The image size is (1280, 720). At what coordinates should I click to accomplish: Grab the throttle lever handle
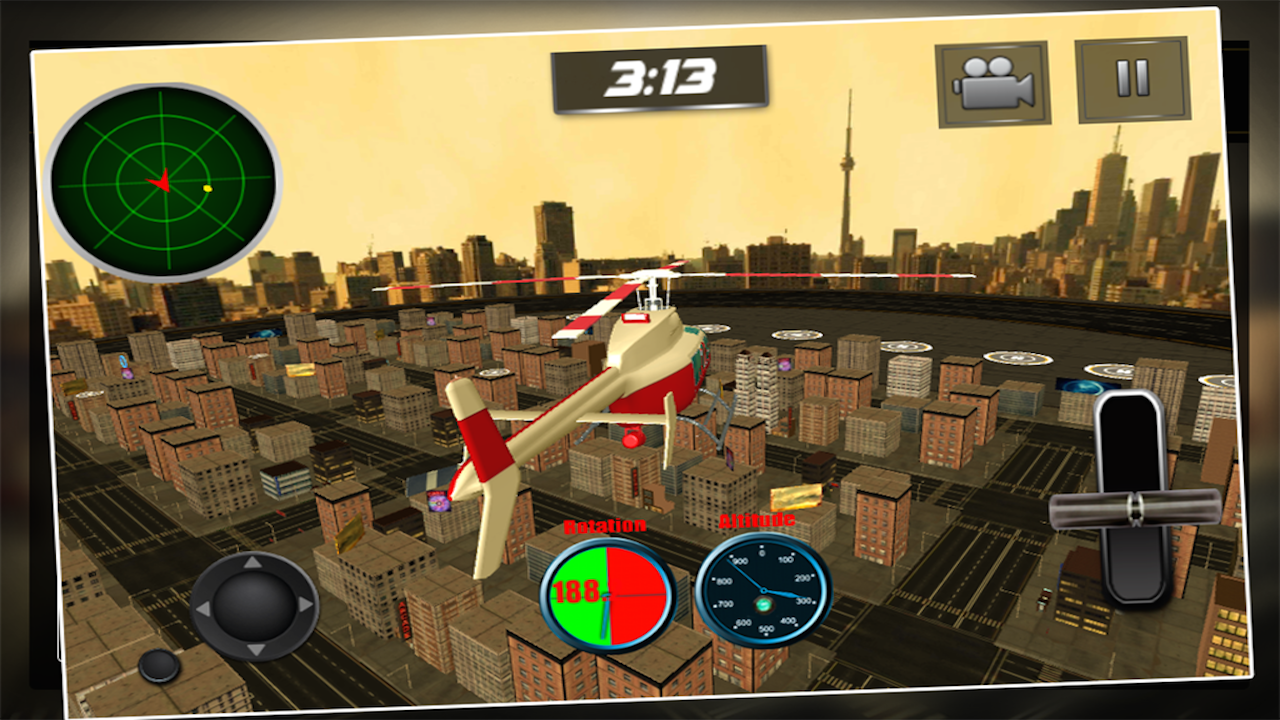click(x=1135, y=508)
